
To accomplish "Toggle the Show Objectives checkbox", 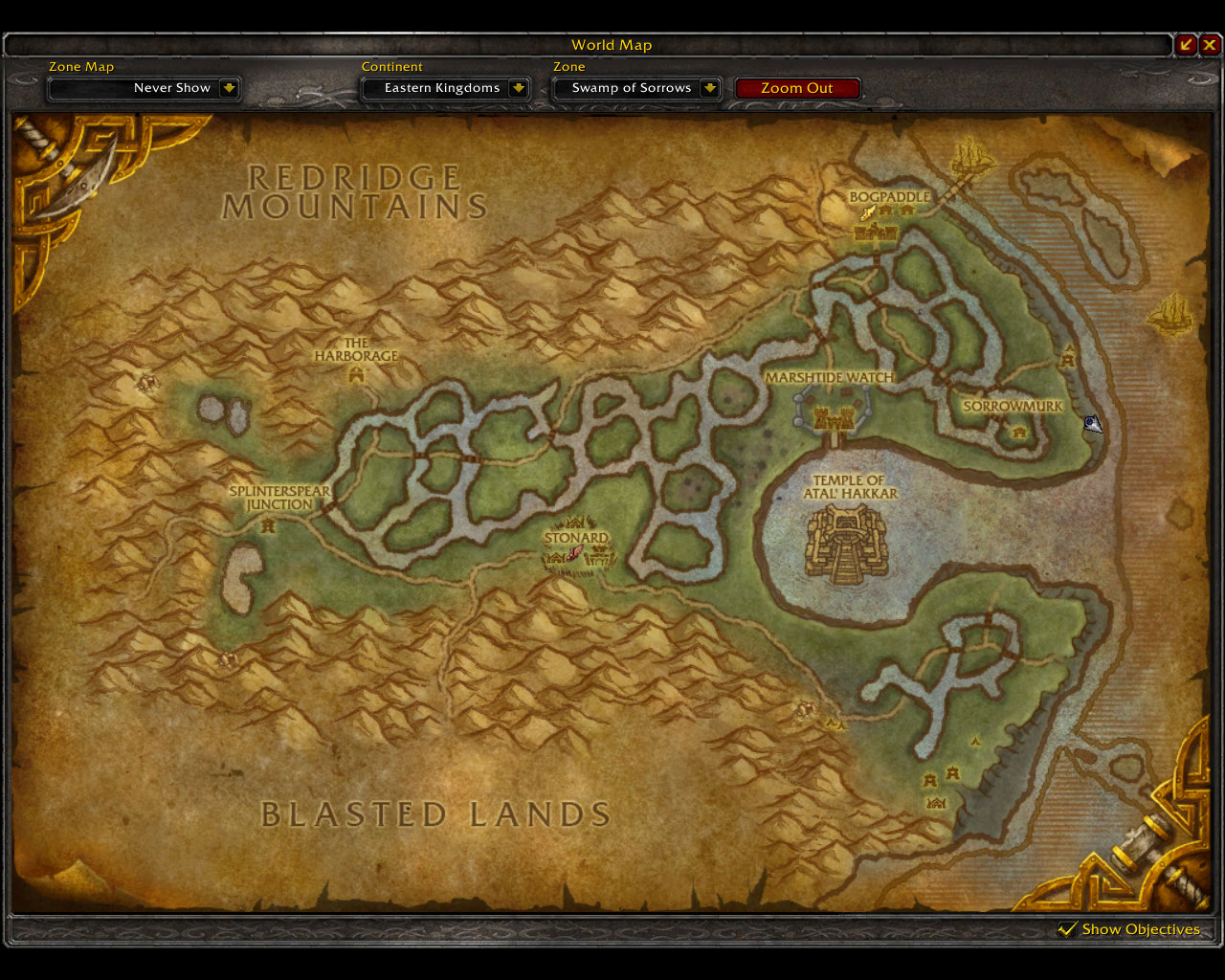I will [x=1067, y=929].
